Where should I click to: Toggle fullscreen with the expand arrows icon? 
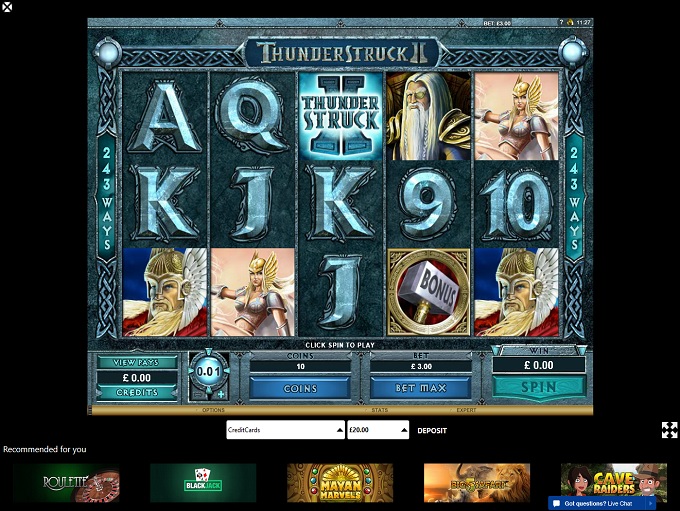coord(669,430)
